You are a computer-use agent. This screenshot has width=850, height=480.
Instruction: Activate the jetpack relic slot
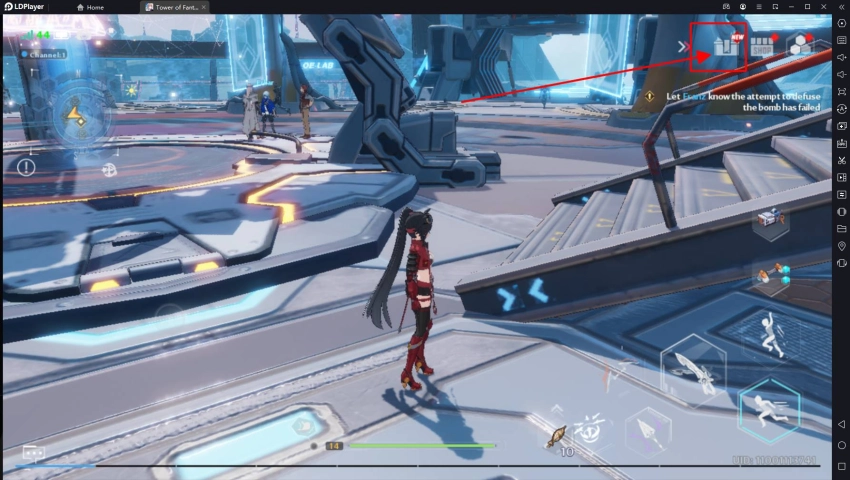(771, 219)
